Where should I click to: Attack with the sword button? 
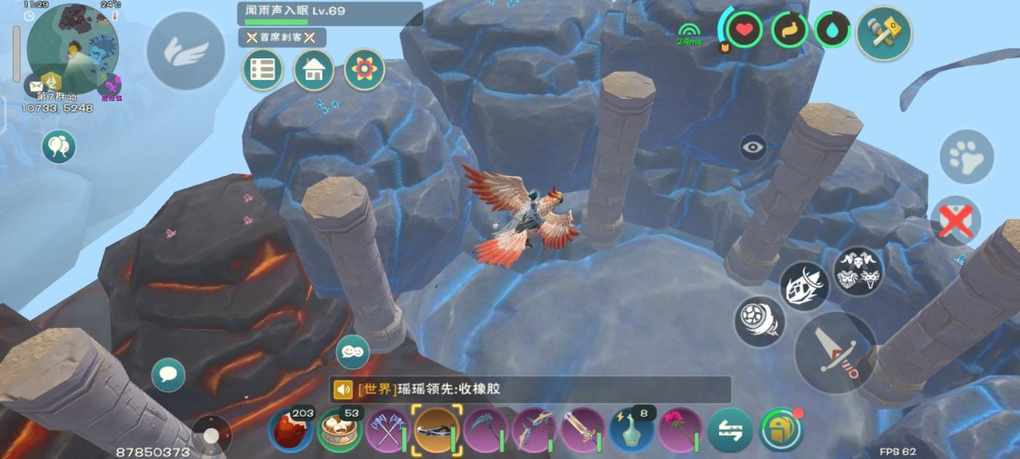(835, 351)
